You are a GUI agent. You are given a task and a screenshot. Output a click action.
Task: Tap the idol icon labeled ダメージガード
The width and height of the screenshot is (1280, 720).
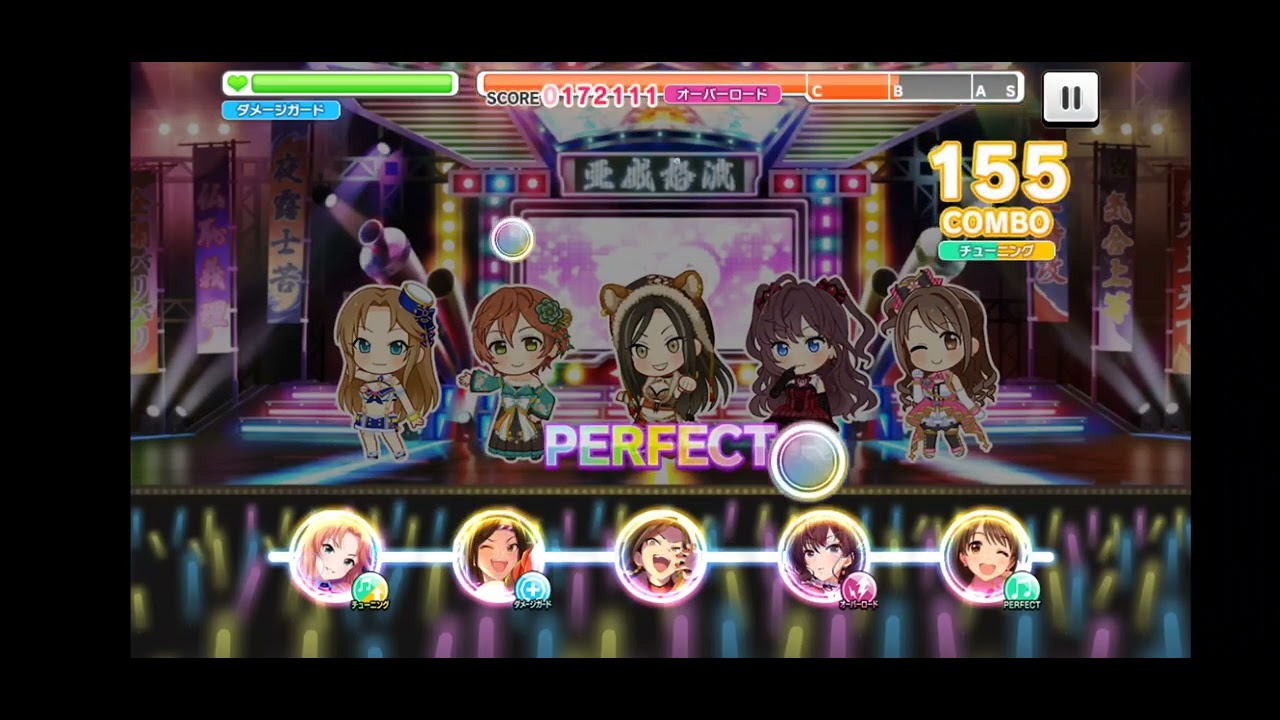(x=498, y=556)
